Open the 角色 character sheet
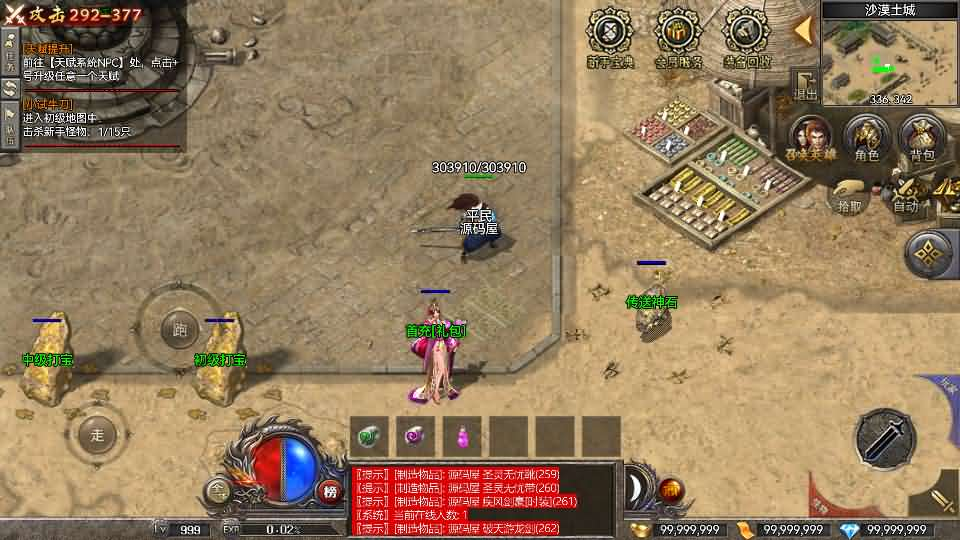 [x=866, y=138]
